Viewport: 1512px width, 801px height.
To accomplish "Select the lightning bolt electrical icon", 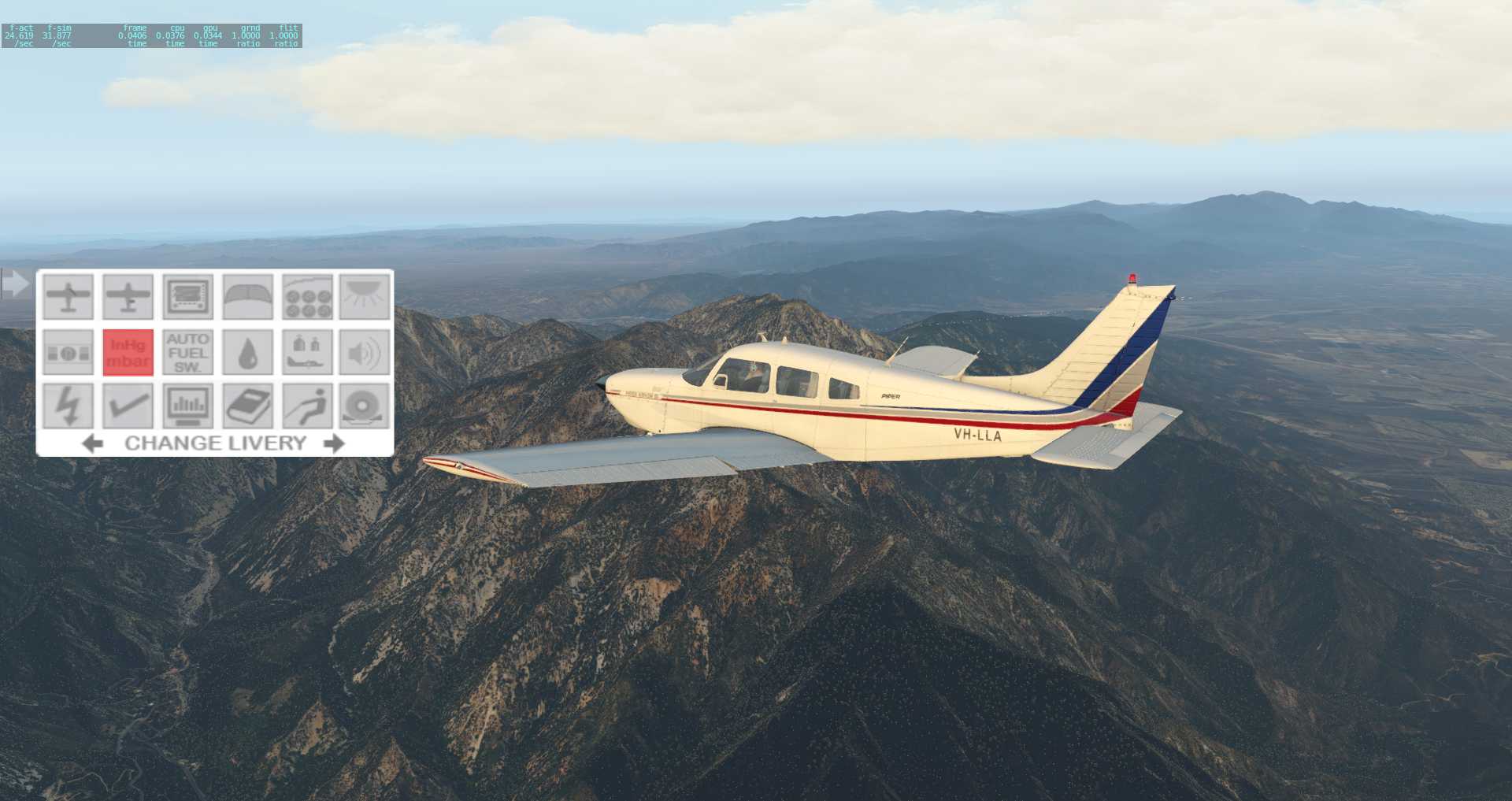I will click(69, 406).
